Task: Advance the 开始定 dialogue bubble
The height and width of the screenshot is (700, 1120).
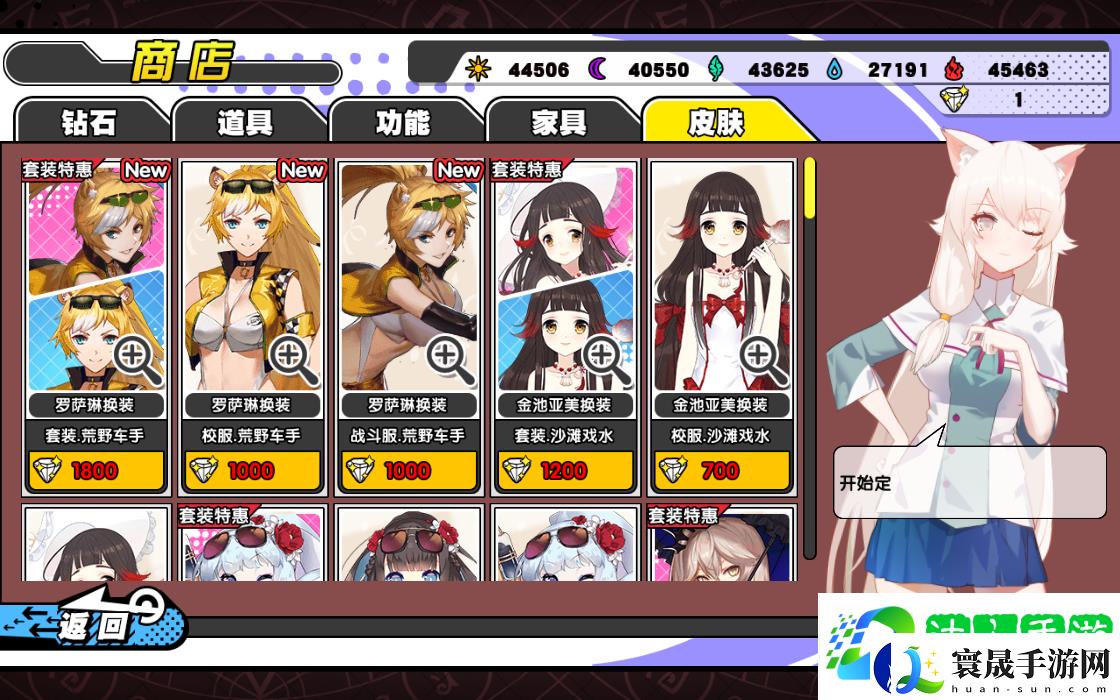Action: point(969,482)
